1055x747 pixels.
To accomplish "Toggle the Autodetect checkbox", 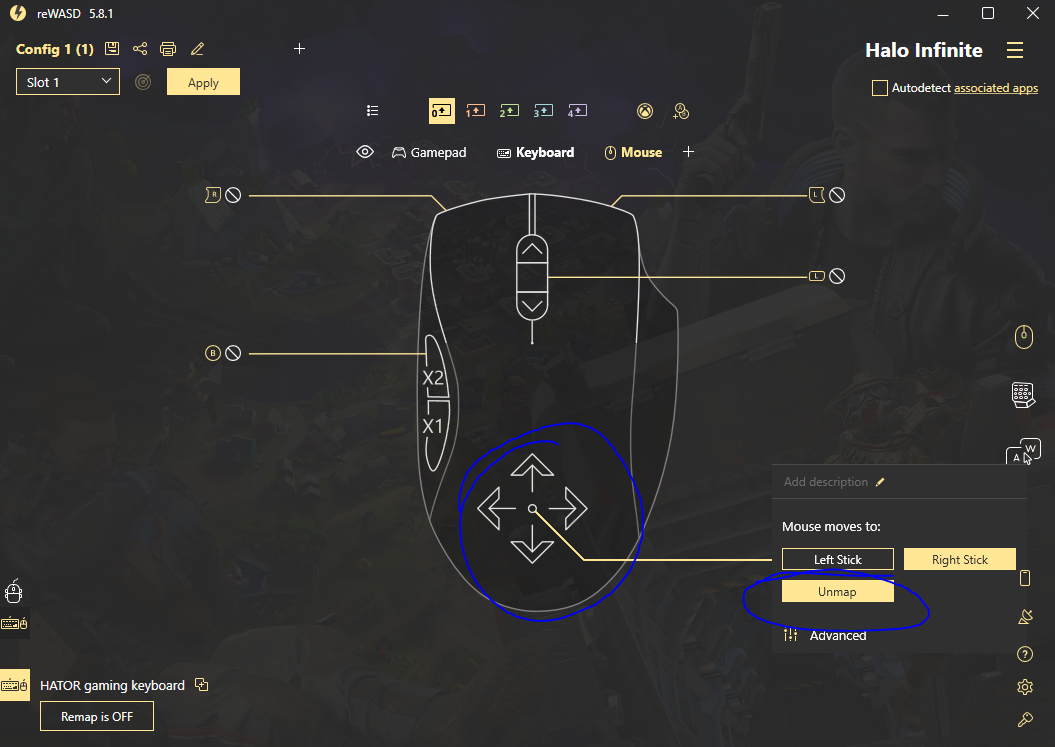I will pos(880,88).
